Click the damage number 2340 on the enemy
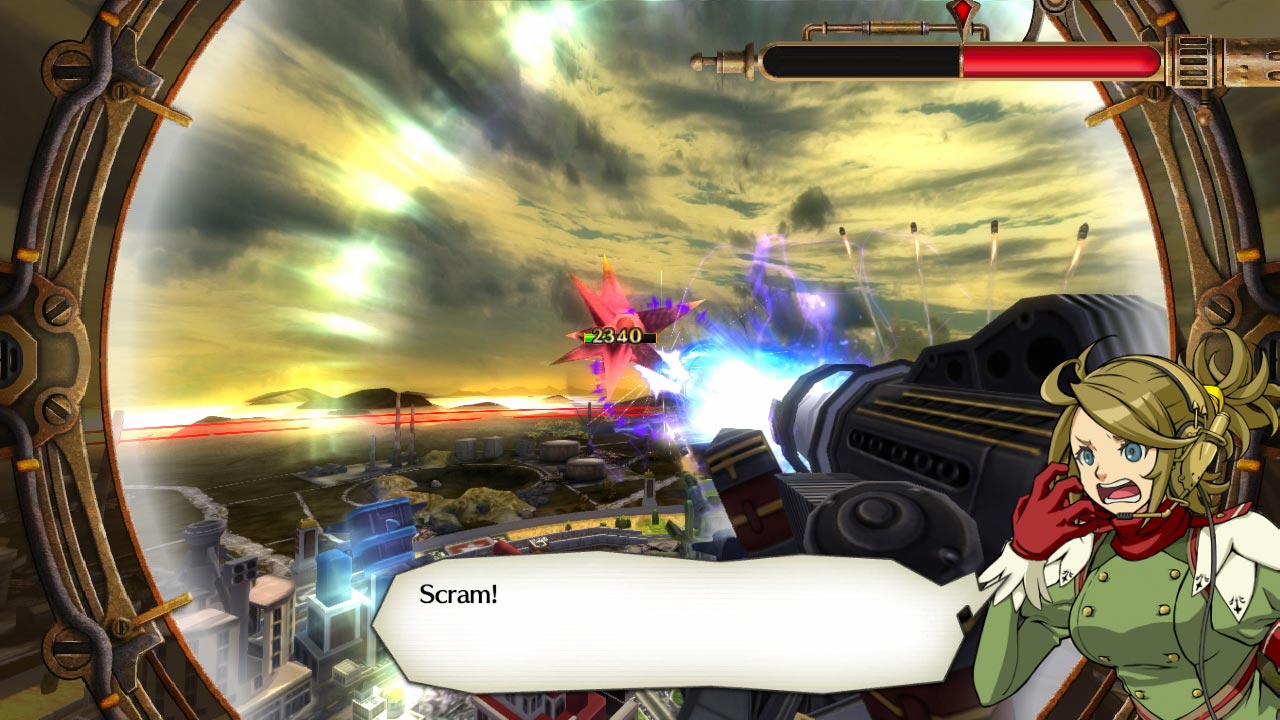 point(617,337)
